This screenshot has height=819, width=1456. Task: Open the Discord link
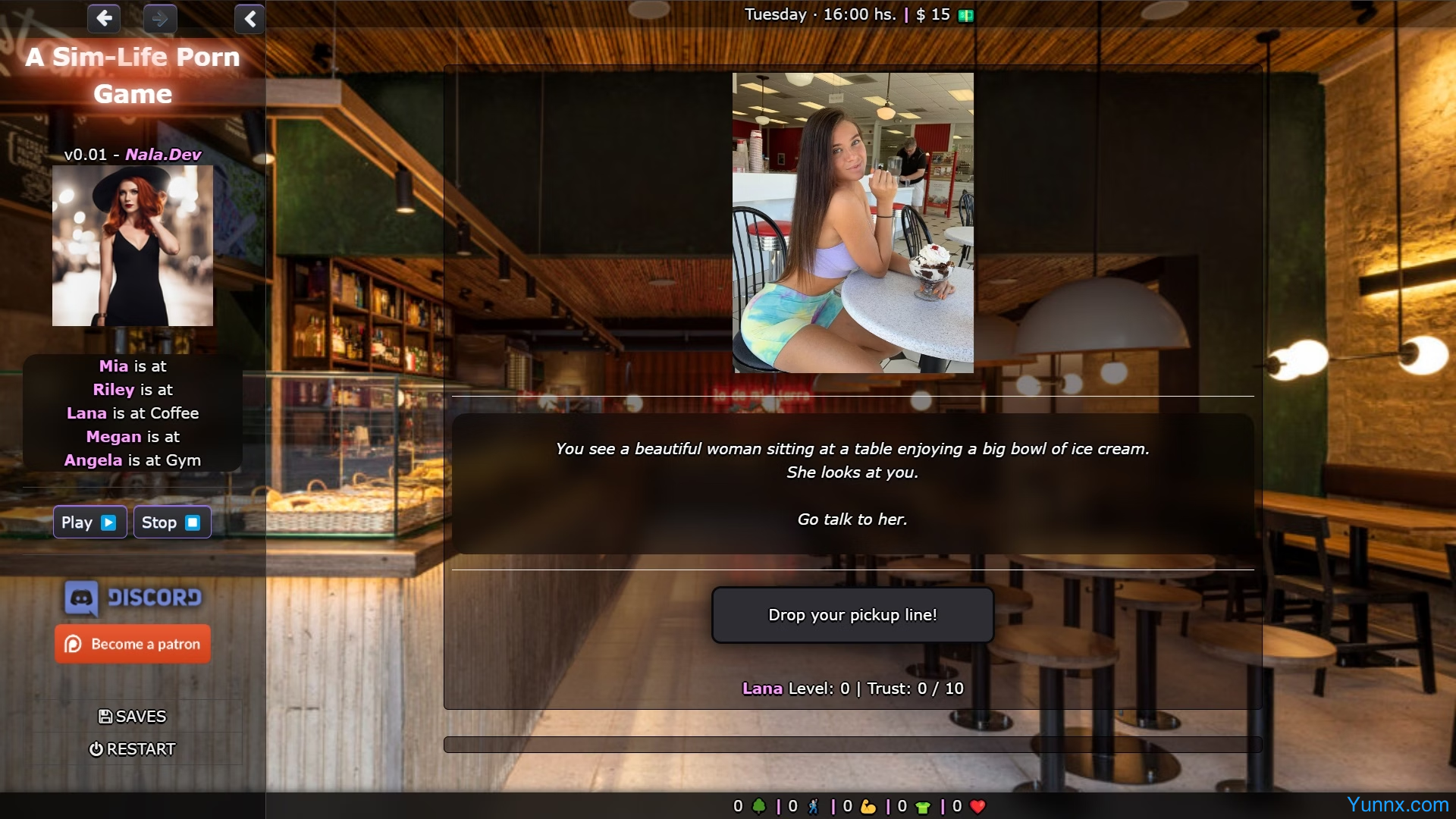point(133,598)
